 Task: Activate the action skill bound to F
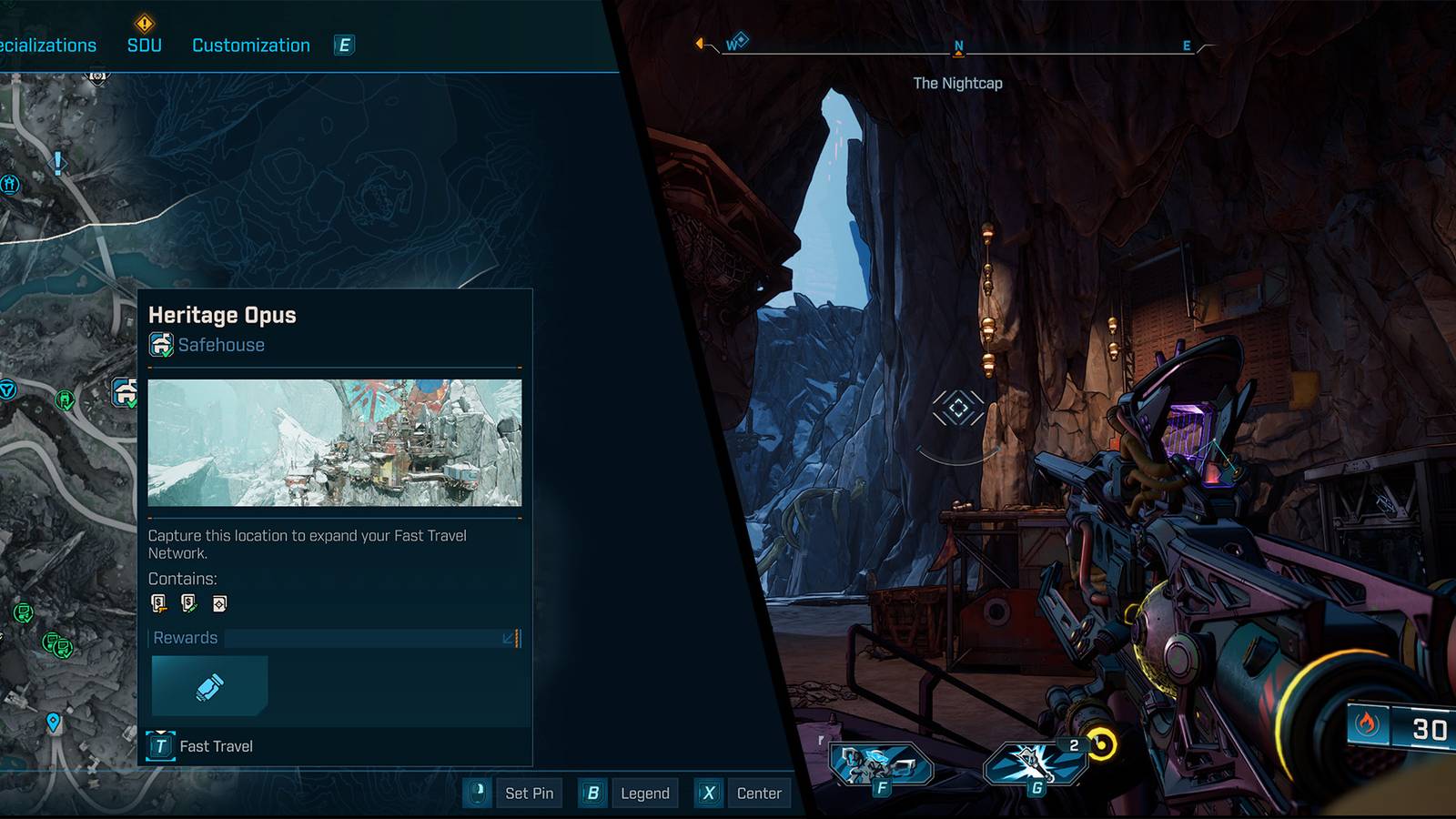pyautogui.click(x=879, y=764)
